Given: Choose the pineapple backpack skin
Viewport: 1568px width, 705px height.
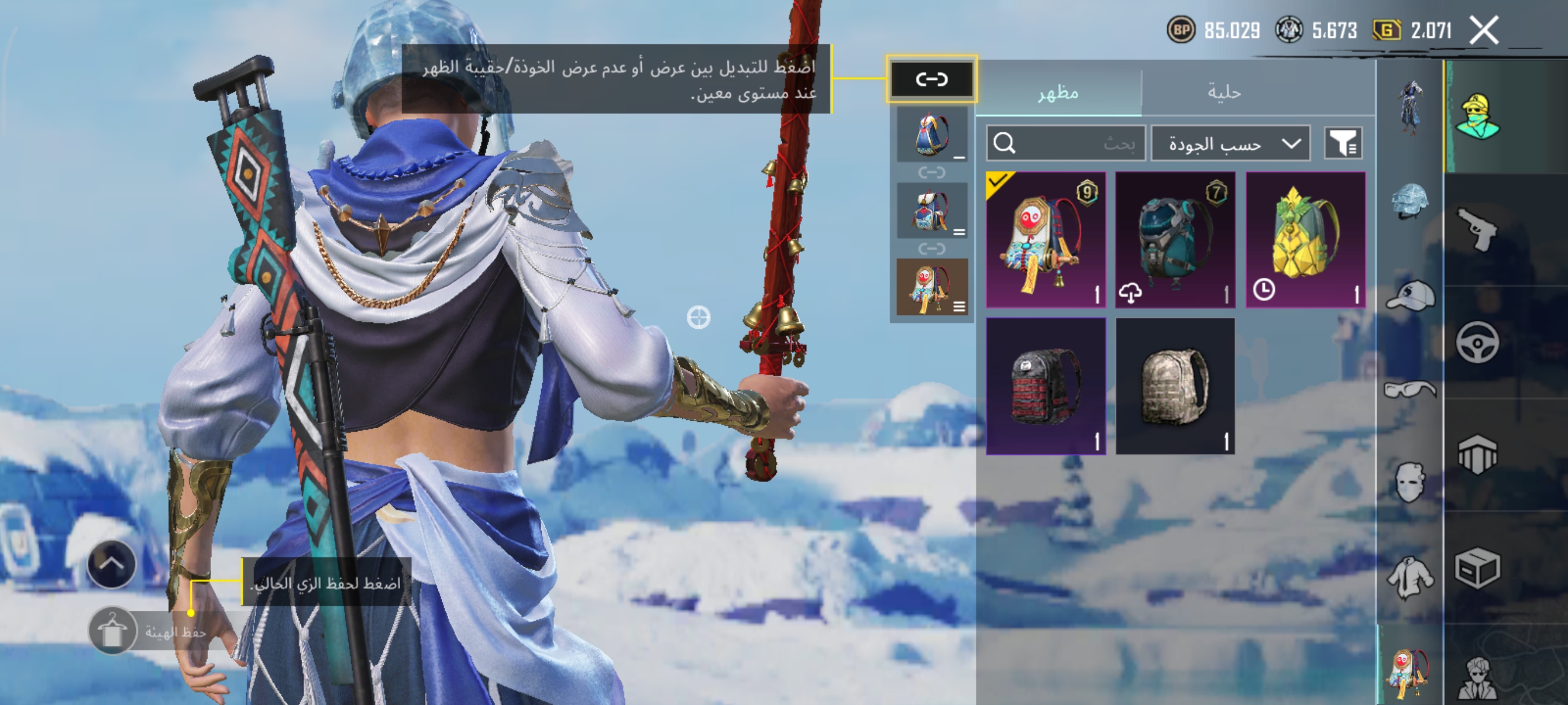Looking at the screenshot, I should tap(1305, 240).
